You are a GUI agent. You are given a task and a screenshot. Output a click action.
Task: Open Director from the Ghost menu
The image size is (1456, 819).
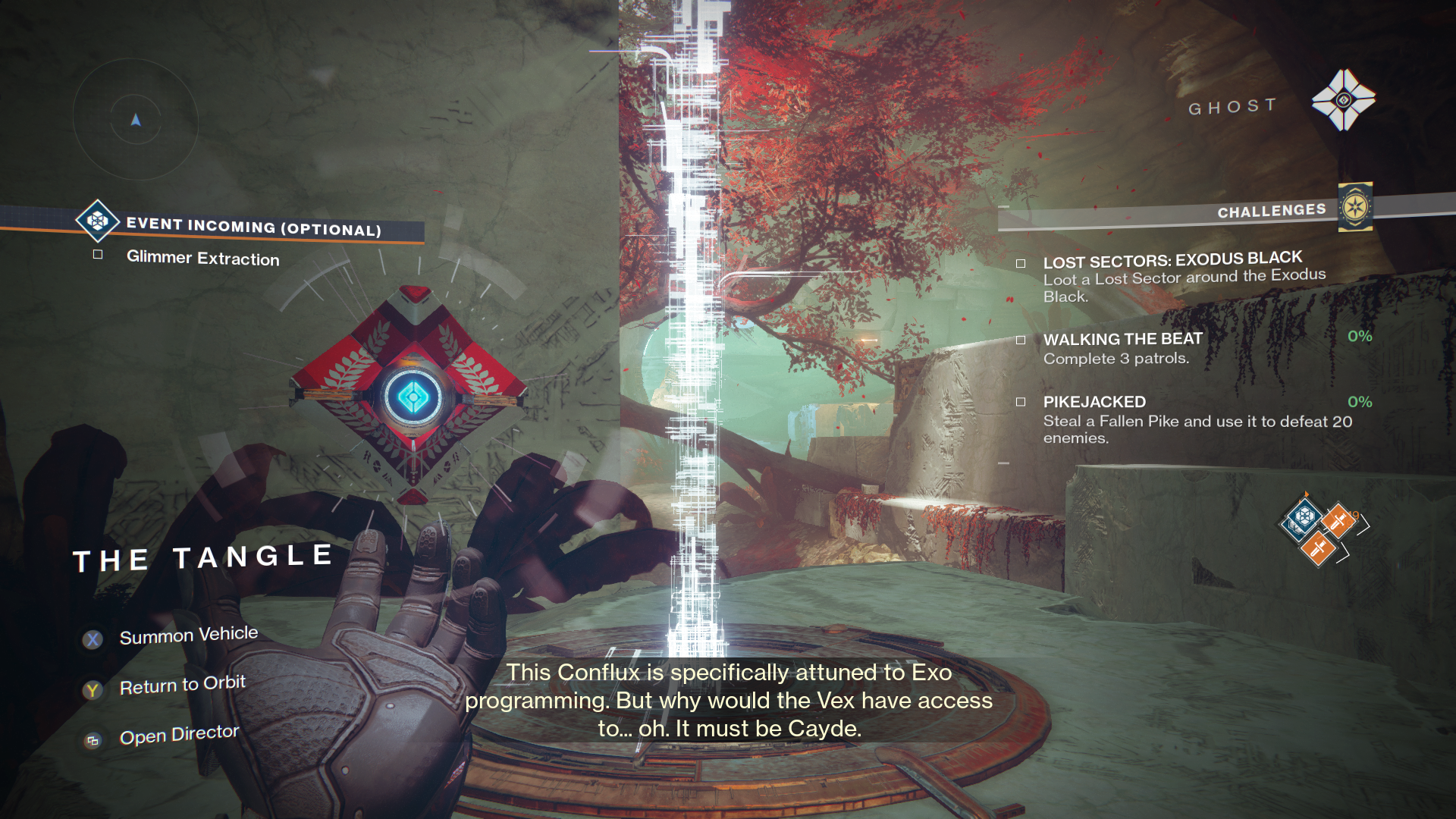179,735
